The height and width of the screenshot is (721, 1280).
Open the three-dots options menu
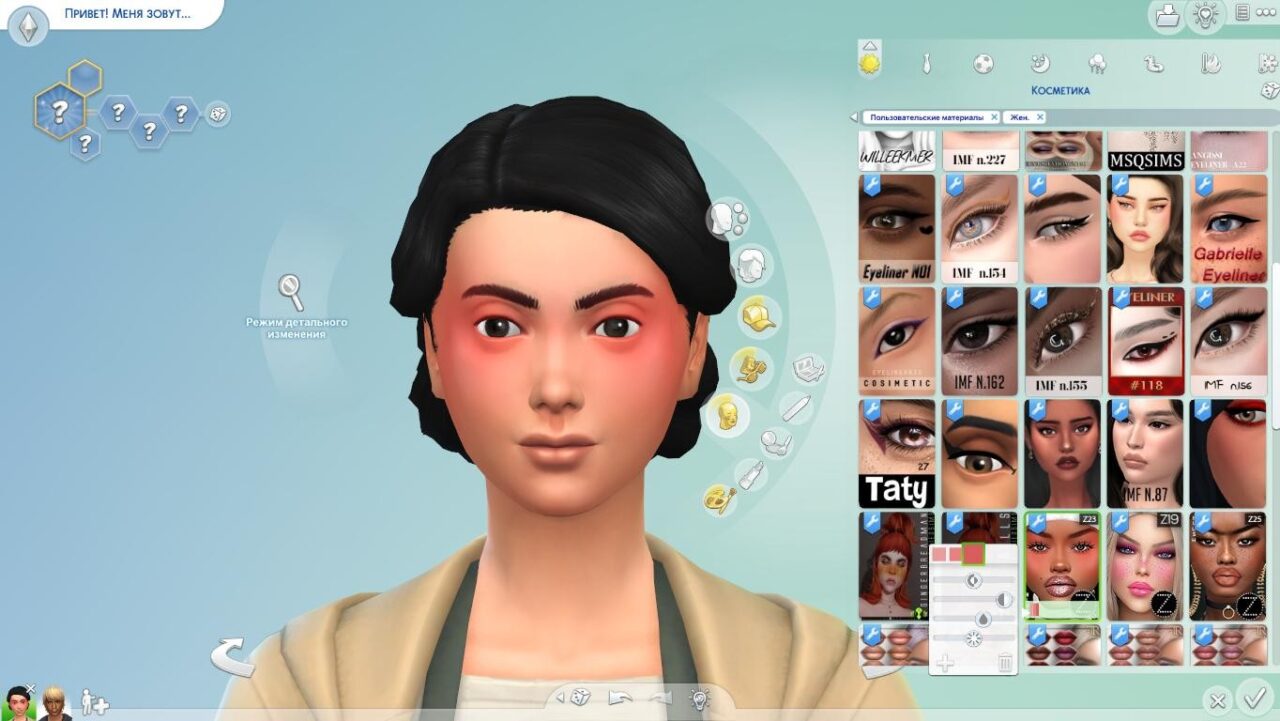tap(1266, 13)
